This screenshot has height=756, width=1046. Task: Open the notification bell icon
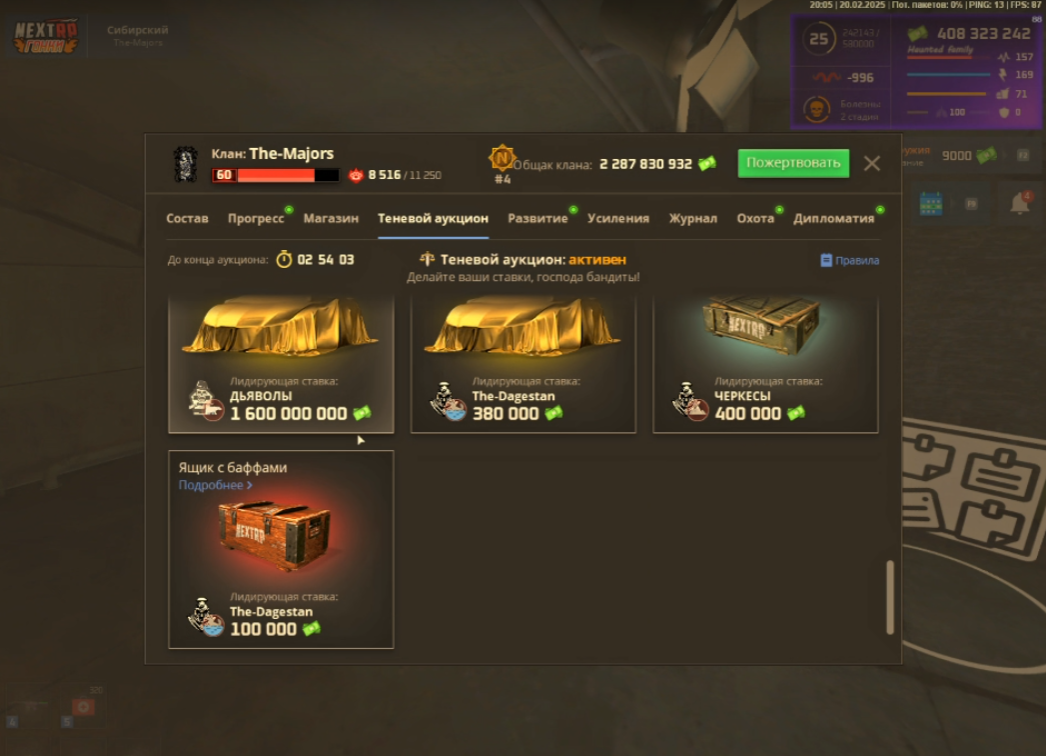click(x=1019, y=204)
